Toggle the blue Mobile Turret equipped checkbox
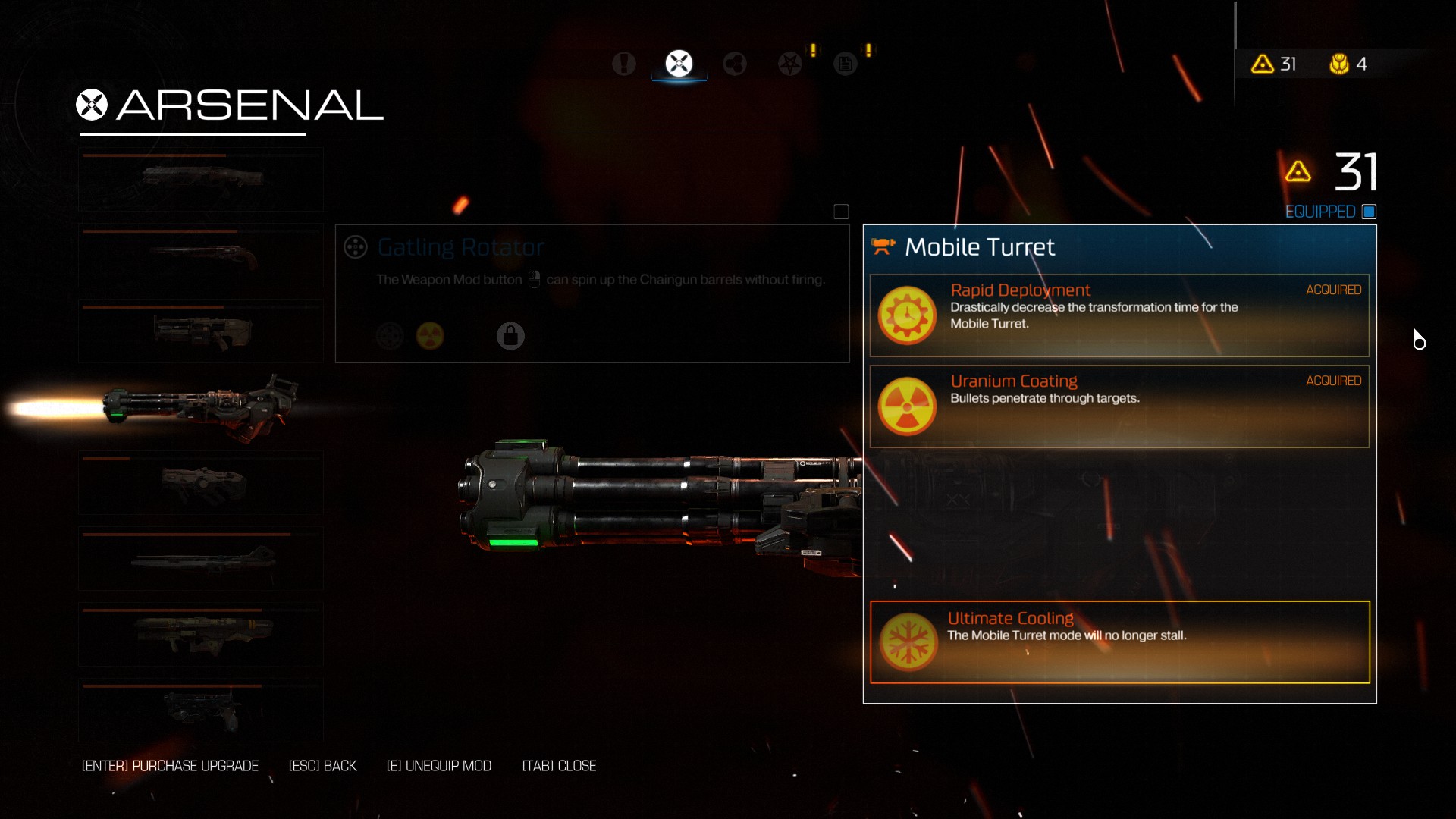The width and height of the screenshot is (1456, 819). [x=1369, y=212]
